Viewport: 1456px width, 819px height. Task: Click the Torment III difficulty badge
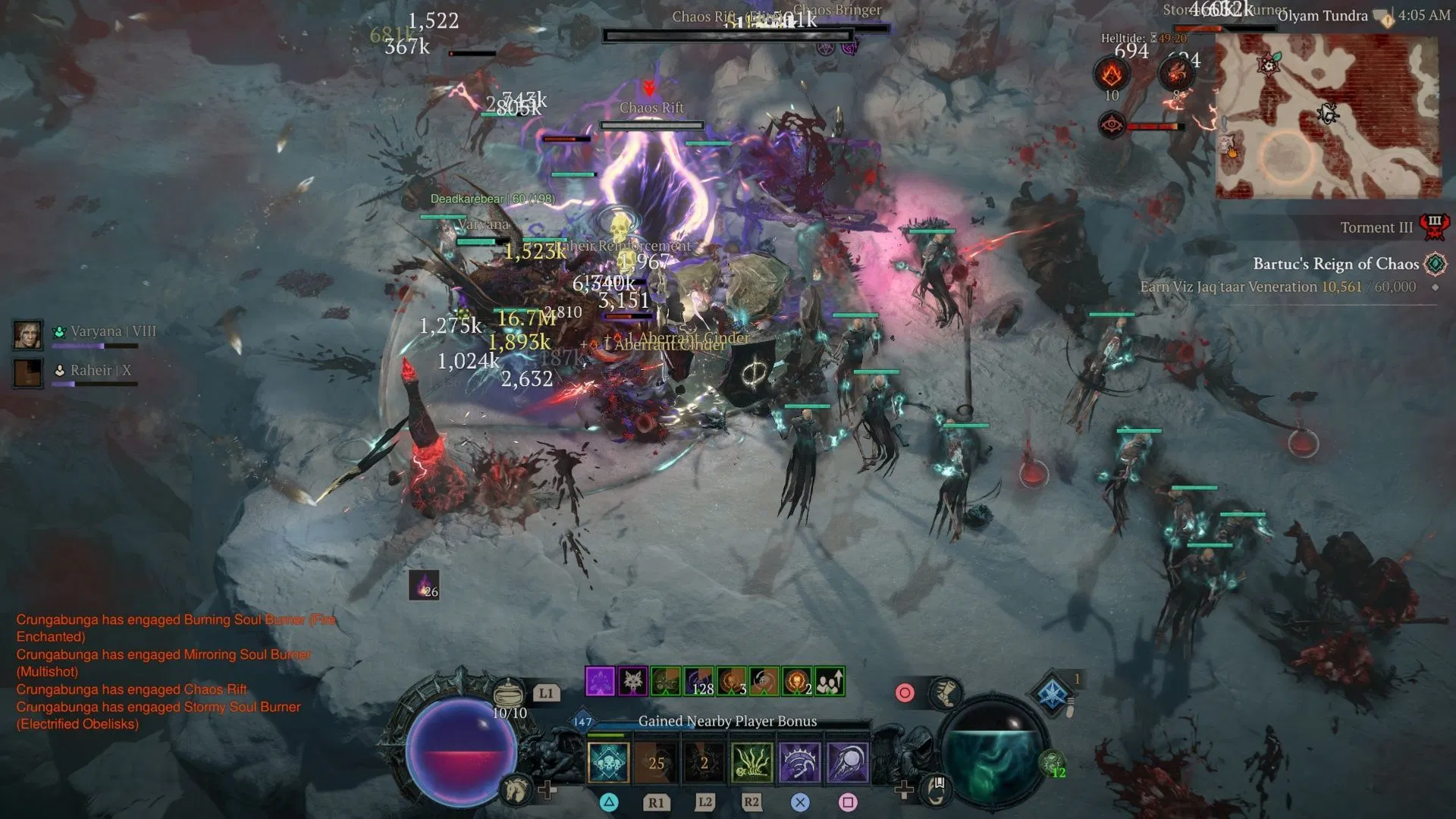point(1434,227)
